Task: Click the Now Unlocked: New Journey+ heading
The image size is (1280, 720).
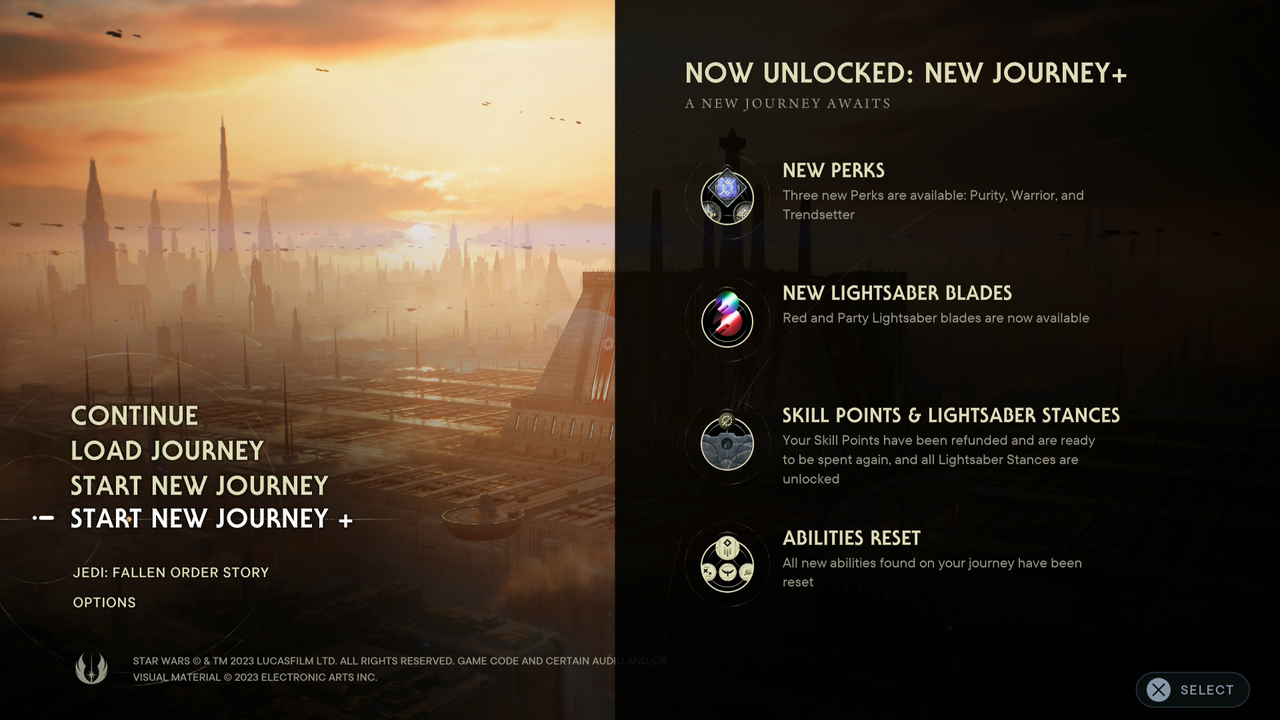Action: pyautogui.click(x=905, y=73)
